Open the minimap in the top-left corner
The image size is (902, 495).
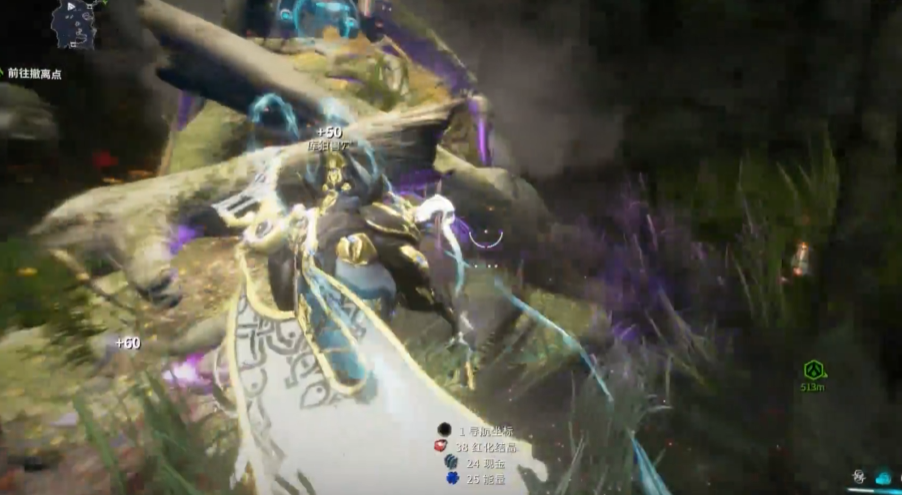point(76,25)
